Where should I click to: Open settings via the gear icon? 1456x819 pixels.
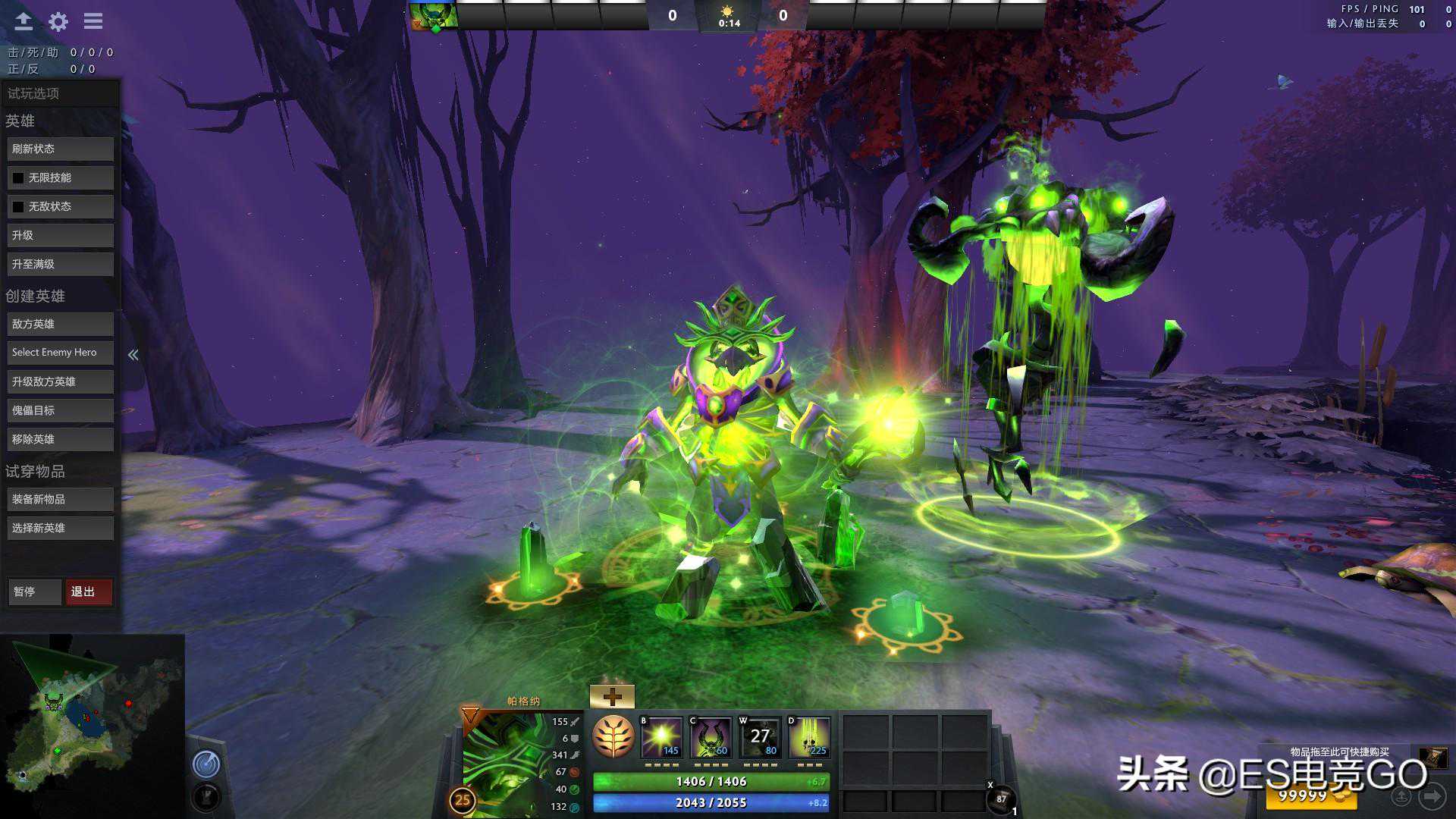click(x=58, y=21)
